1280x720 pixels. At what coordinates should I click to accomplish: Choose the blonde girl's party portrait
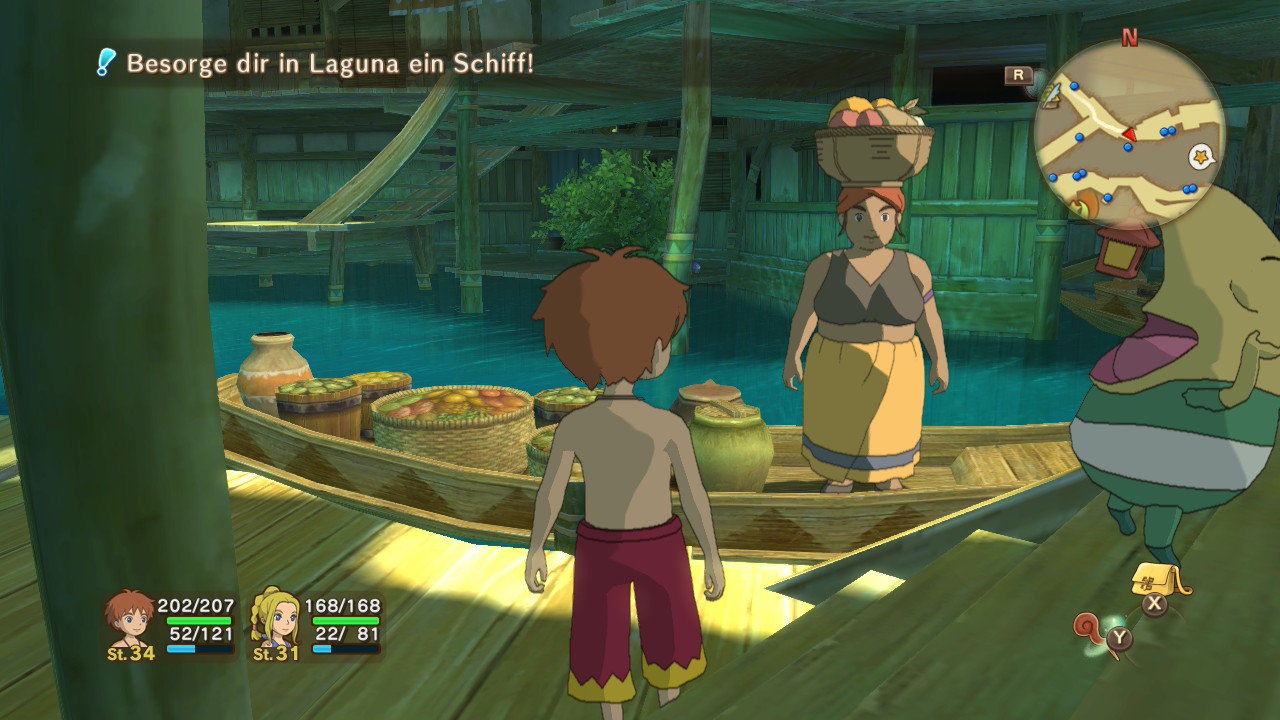(274, 618)
